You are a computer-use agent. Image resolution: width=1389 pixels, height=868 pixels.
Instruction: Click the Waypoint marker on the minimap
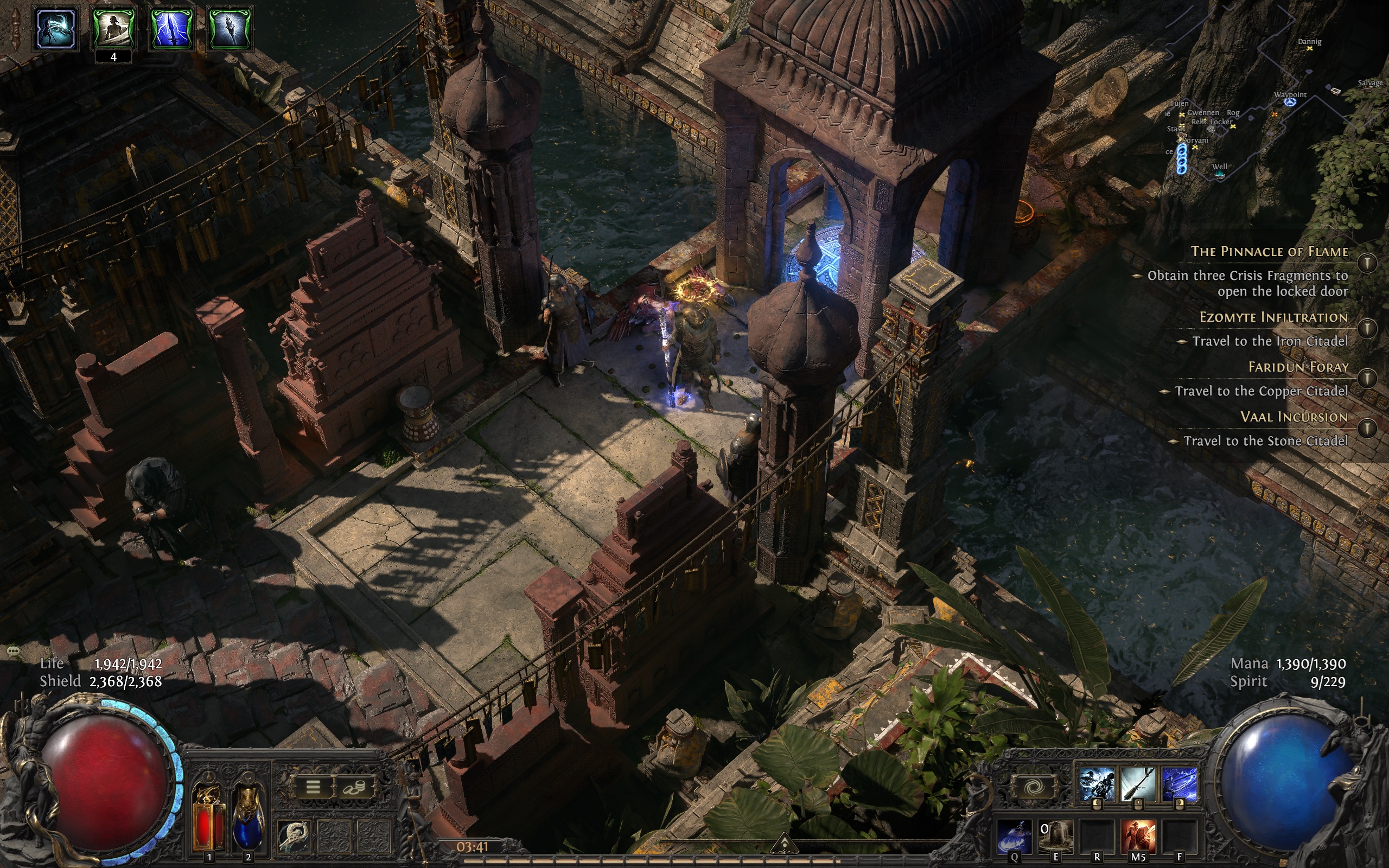tap(1290, 101)
